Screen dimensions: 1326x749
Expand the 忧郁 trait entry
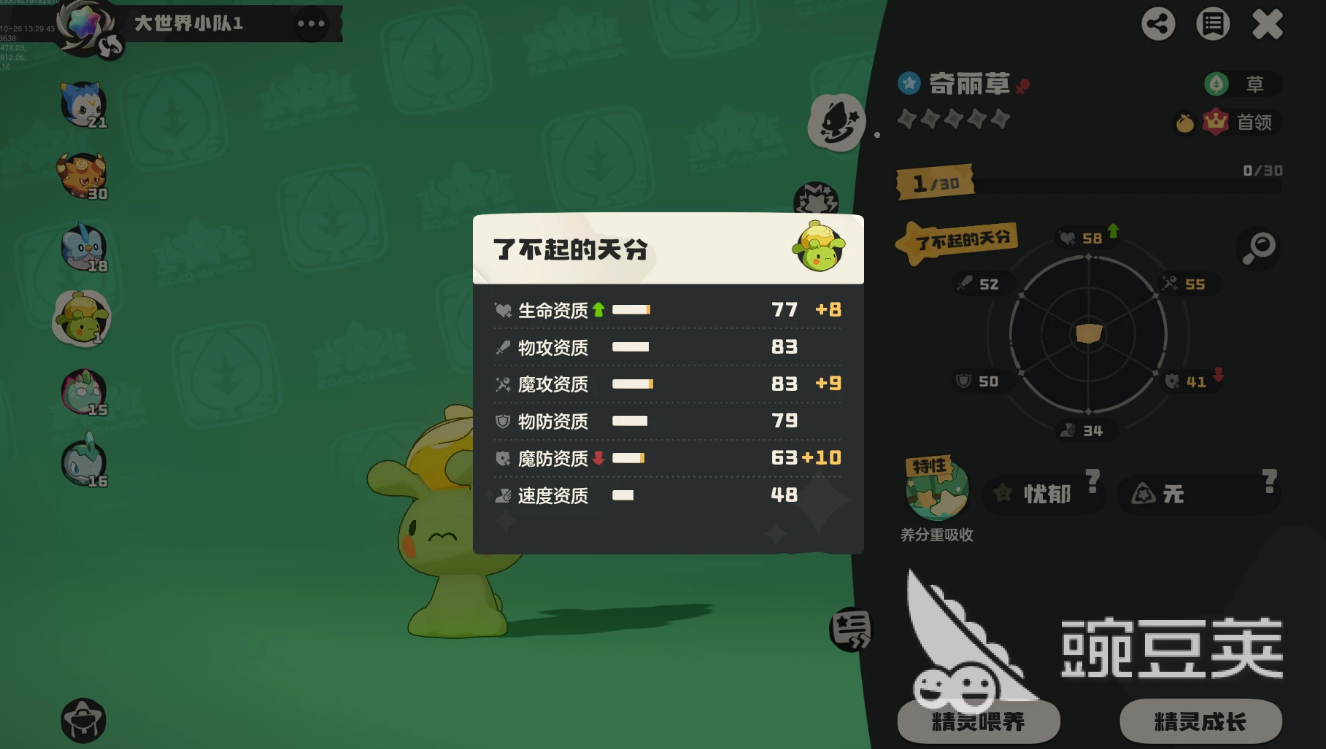coord(1043,494)
